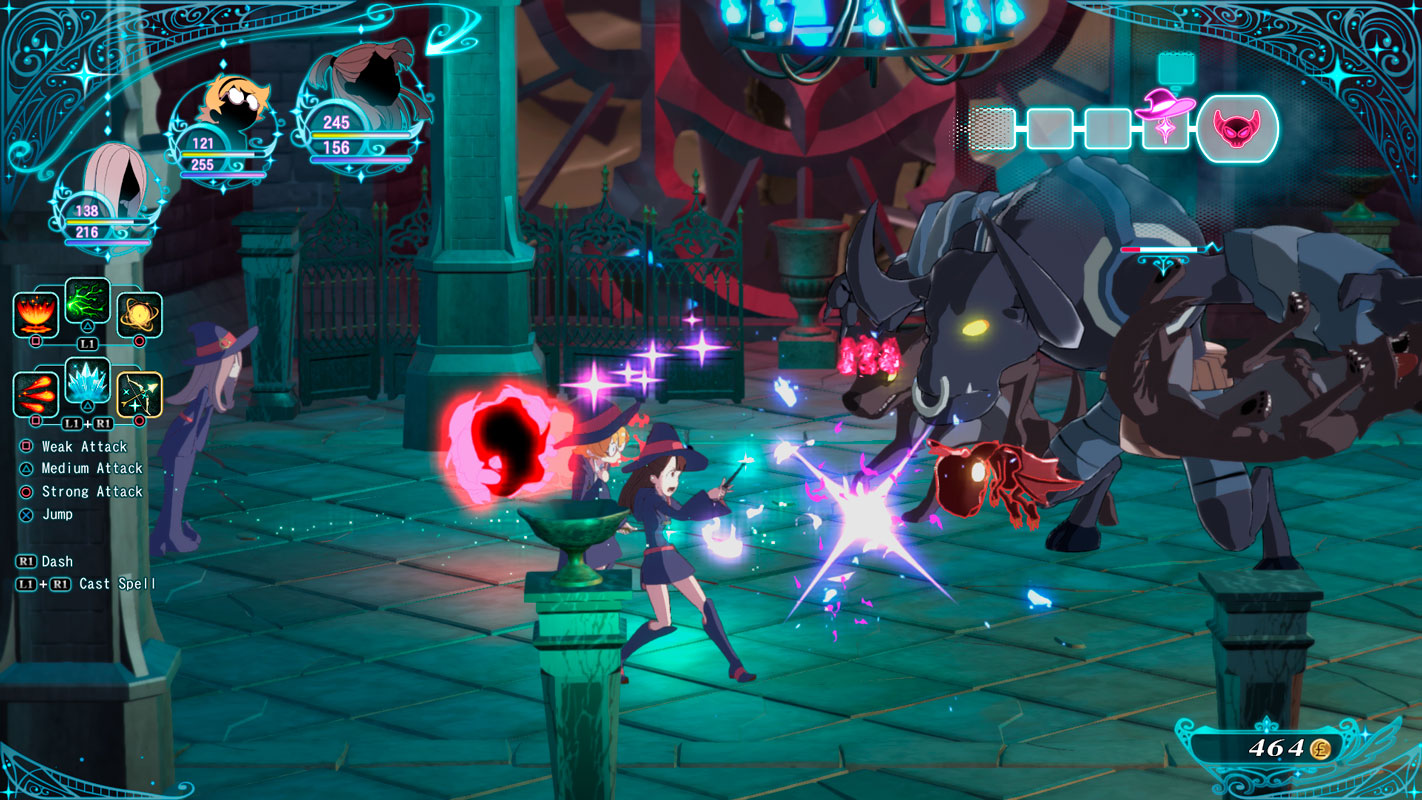Select the ponytail witch party portrait
The image size is (1422, 800).
(362, 90)
